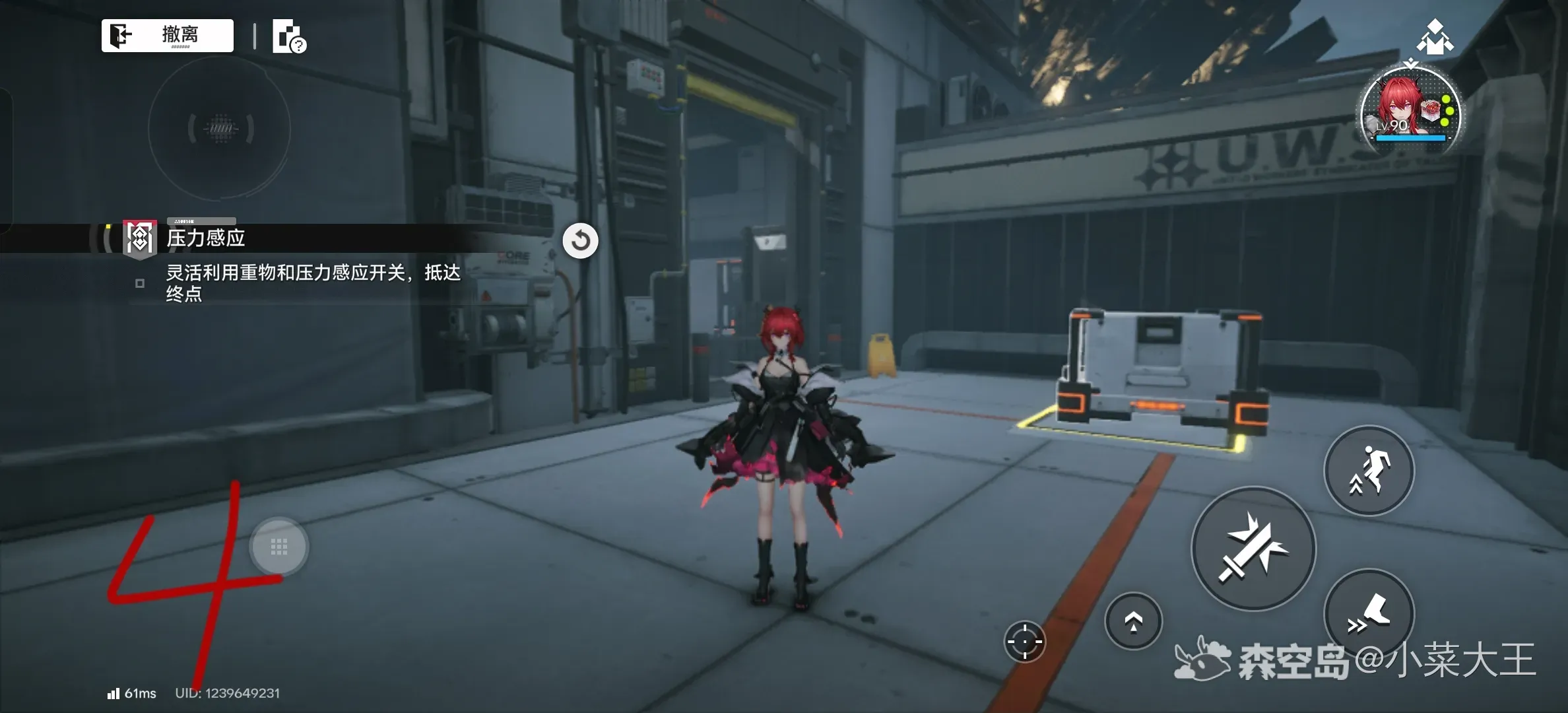Hit the circular reset arrow button
The width and height of the screenshot is (1568, 713).
click(580, 240)
